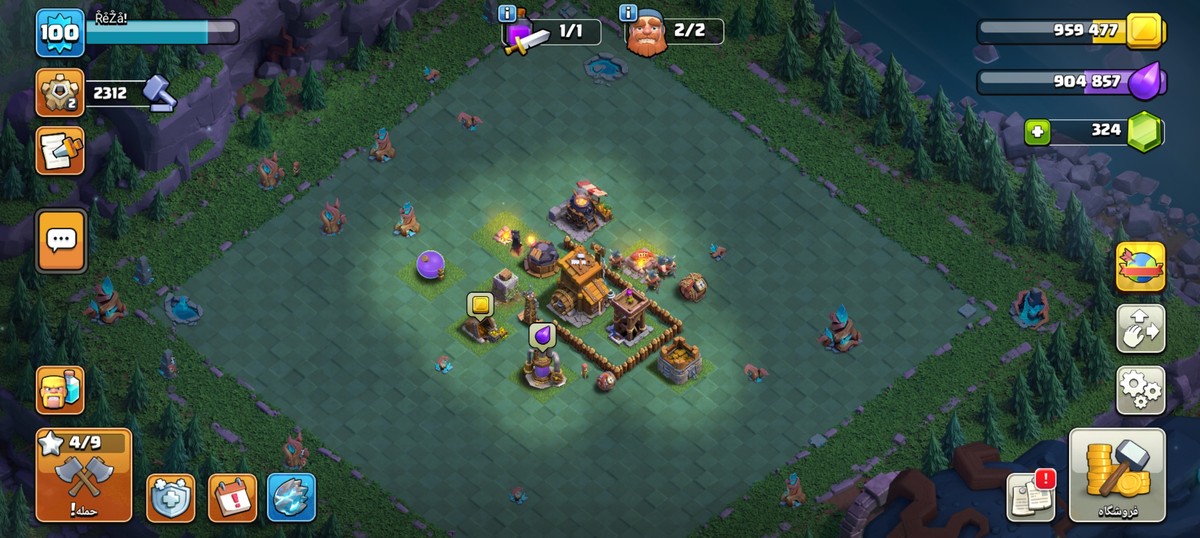Collect gold from the gold coin bubble
1200x538 pixels.
(x=480, y=304)
